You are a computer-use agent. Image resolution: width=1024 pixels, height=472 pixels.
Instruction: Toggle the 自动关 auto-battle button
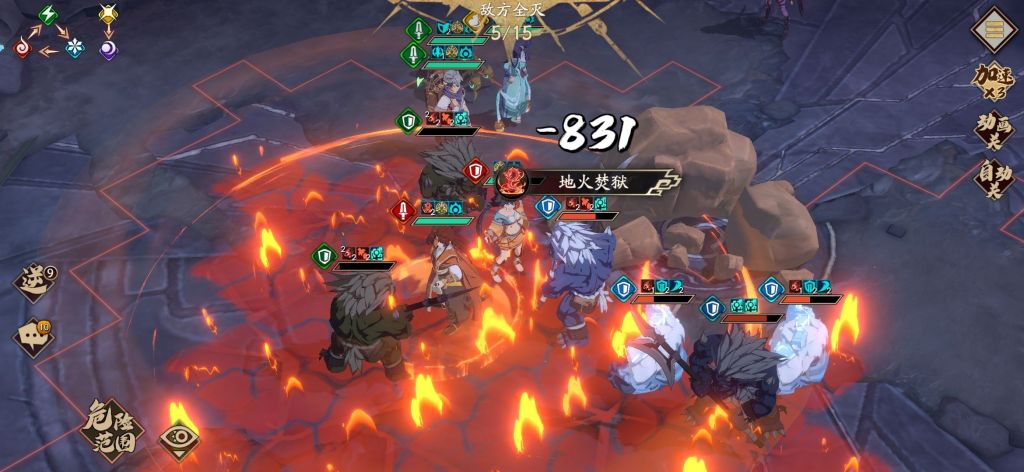[x=994, y=181]
